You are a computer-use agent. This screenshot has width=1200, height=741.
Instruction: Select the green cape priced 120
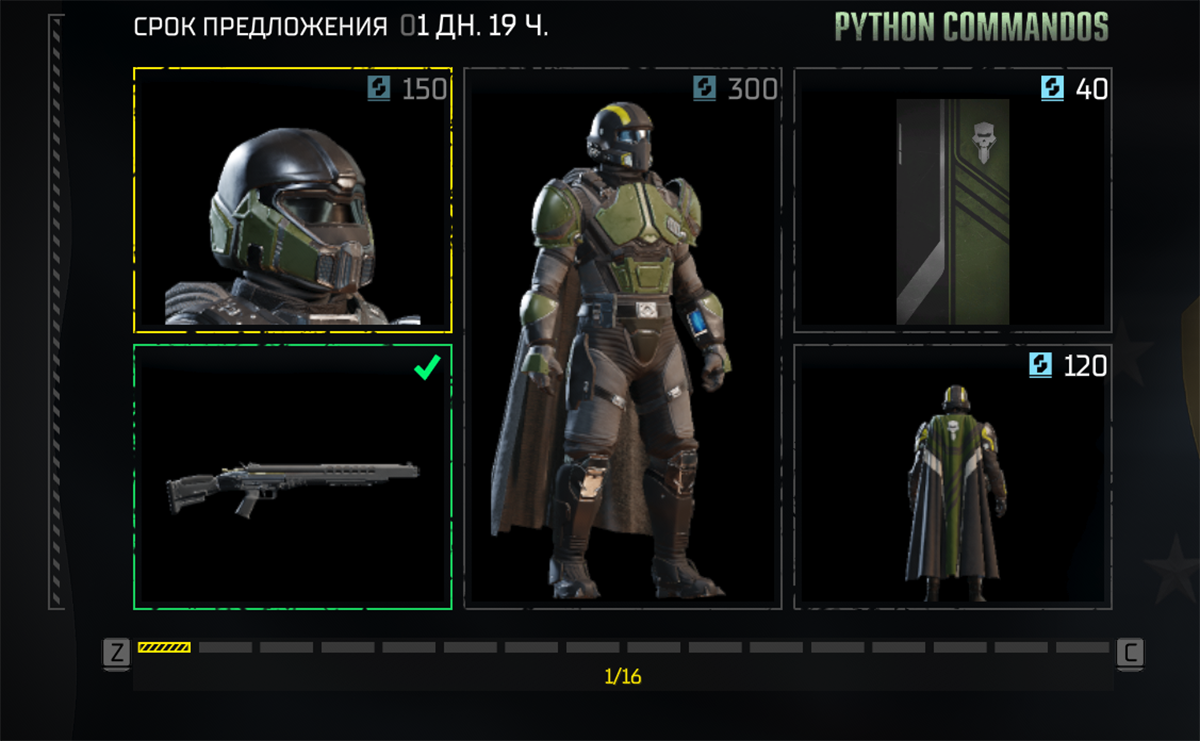pyautogui.click(x=952, y=477)
